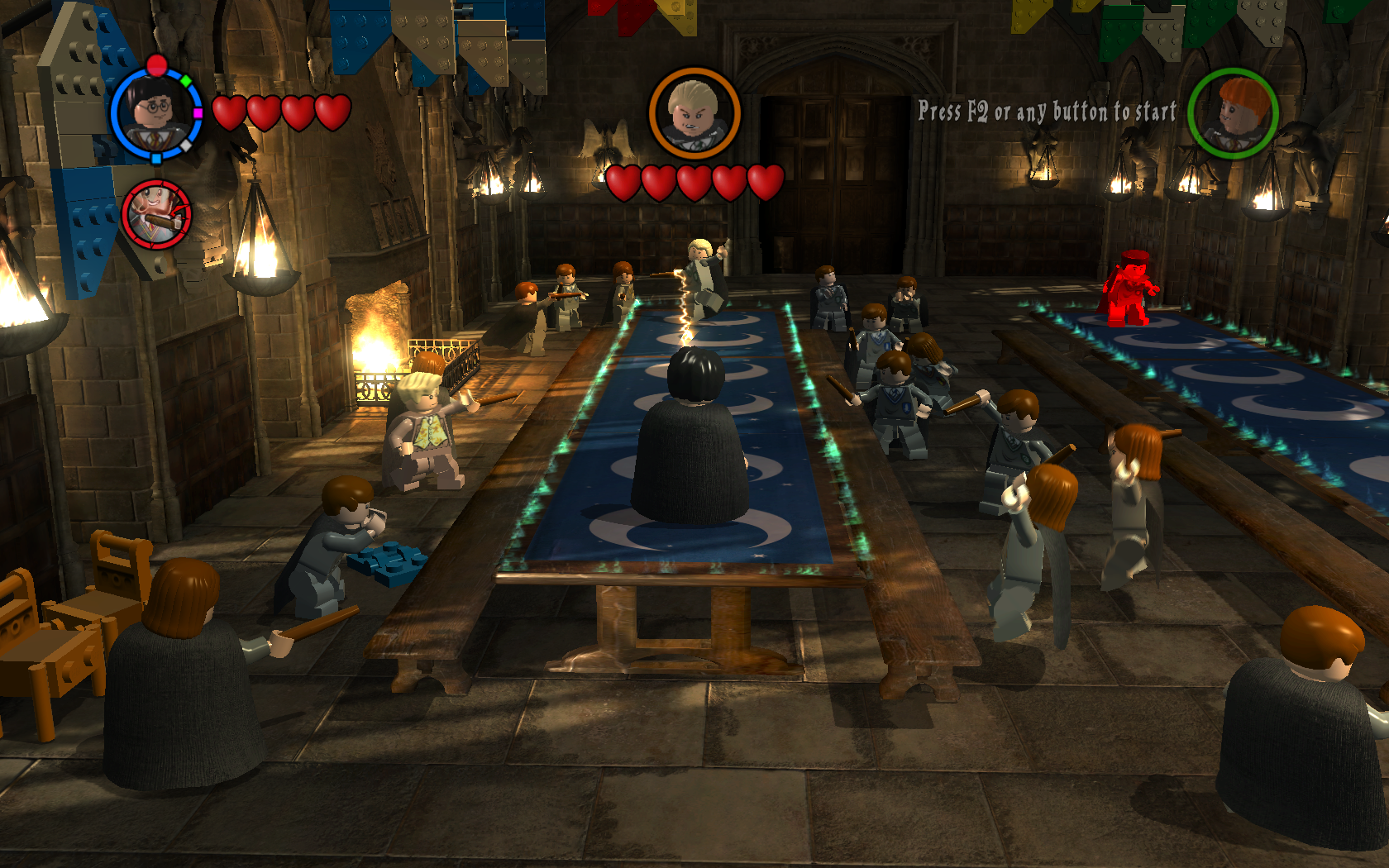Screen dimensions: 1389x868
Task: Select the magenta square marker on Harry's spell wheel
Action: 198,112
